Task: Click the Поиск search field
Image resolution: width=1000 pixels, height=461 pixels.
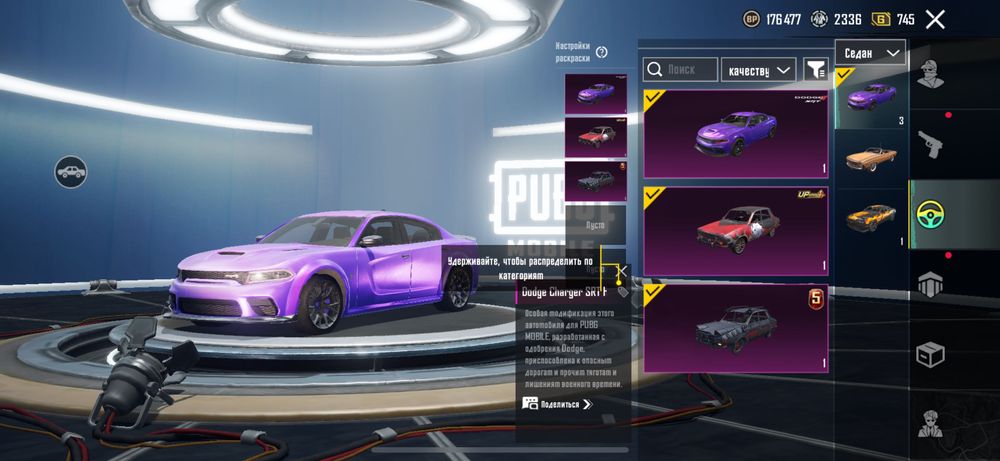Action: click(680, 69)
